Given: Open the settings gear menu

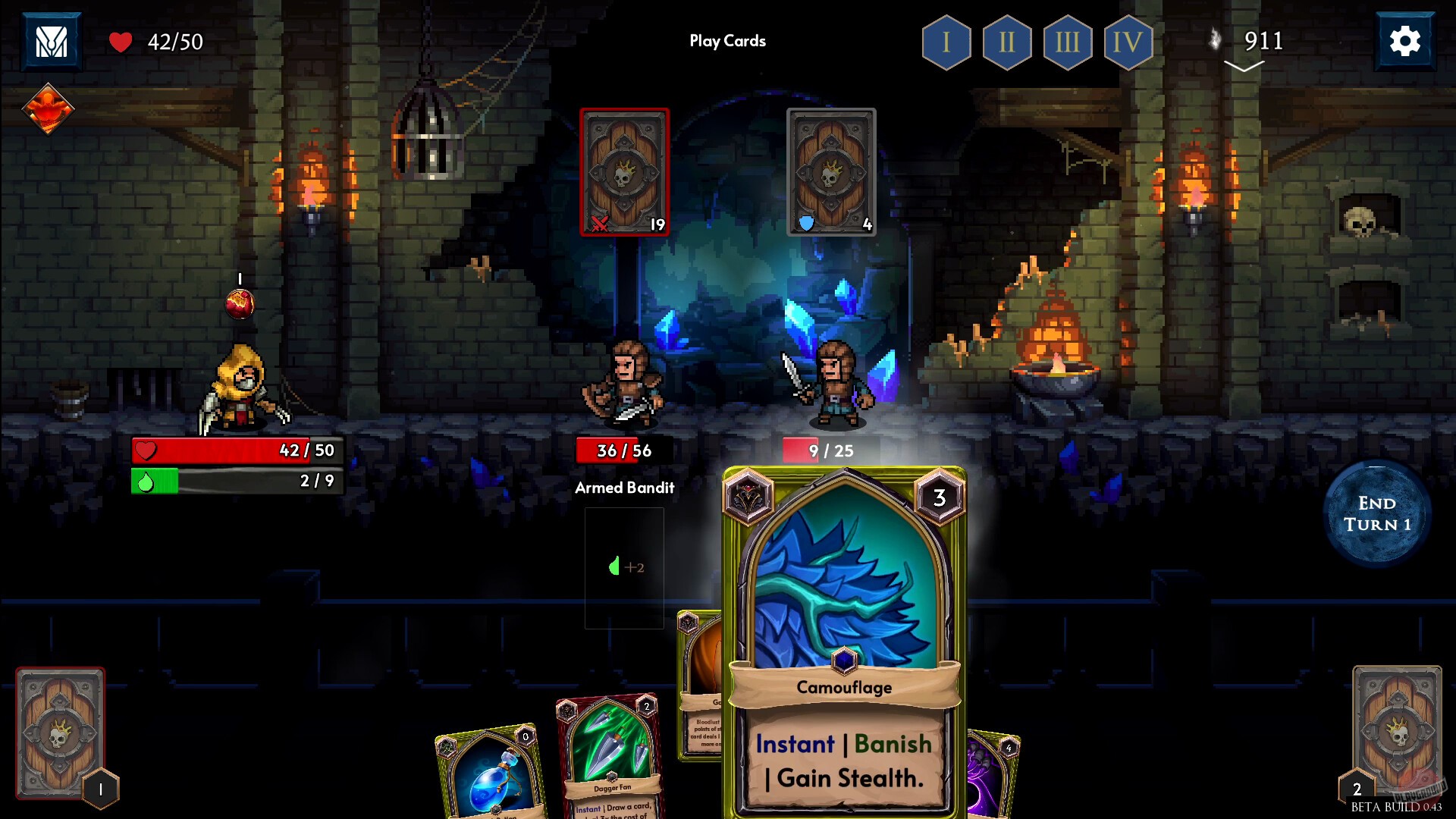Looking at the screenshot, I should click(1404, 41).
